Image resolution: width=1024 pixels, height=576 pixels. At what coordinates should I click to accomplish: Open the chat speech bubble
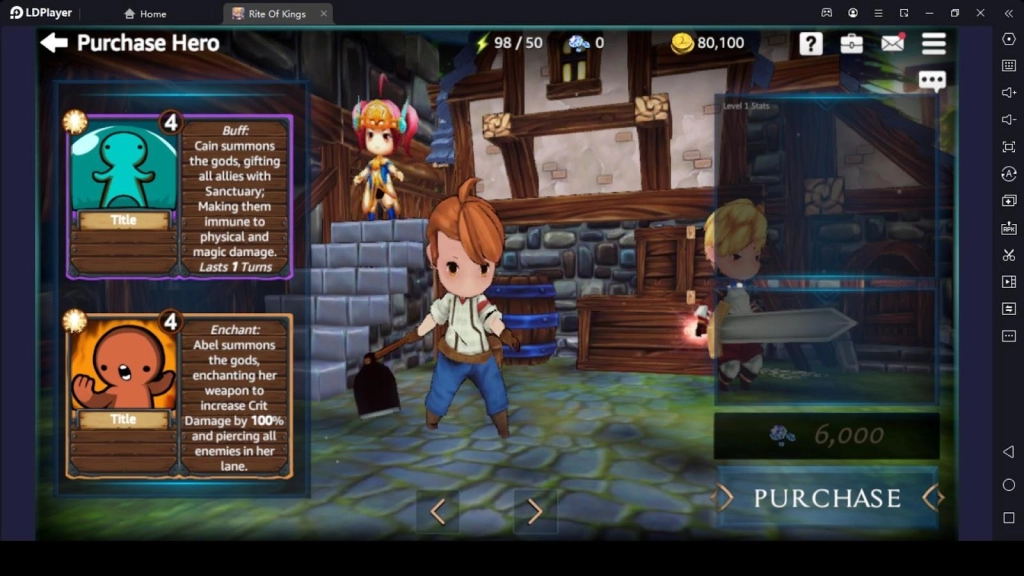(932, 81)
